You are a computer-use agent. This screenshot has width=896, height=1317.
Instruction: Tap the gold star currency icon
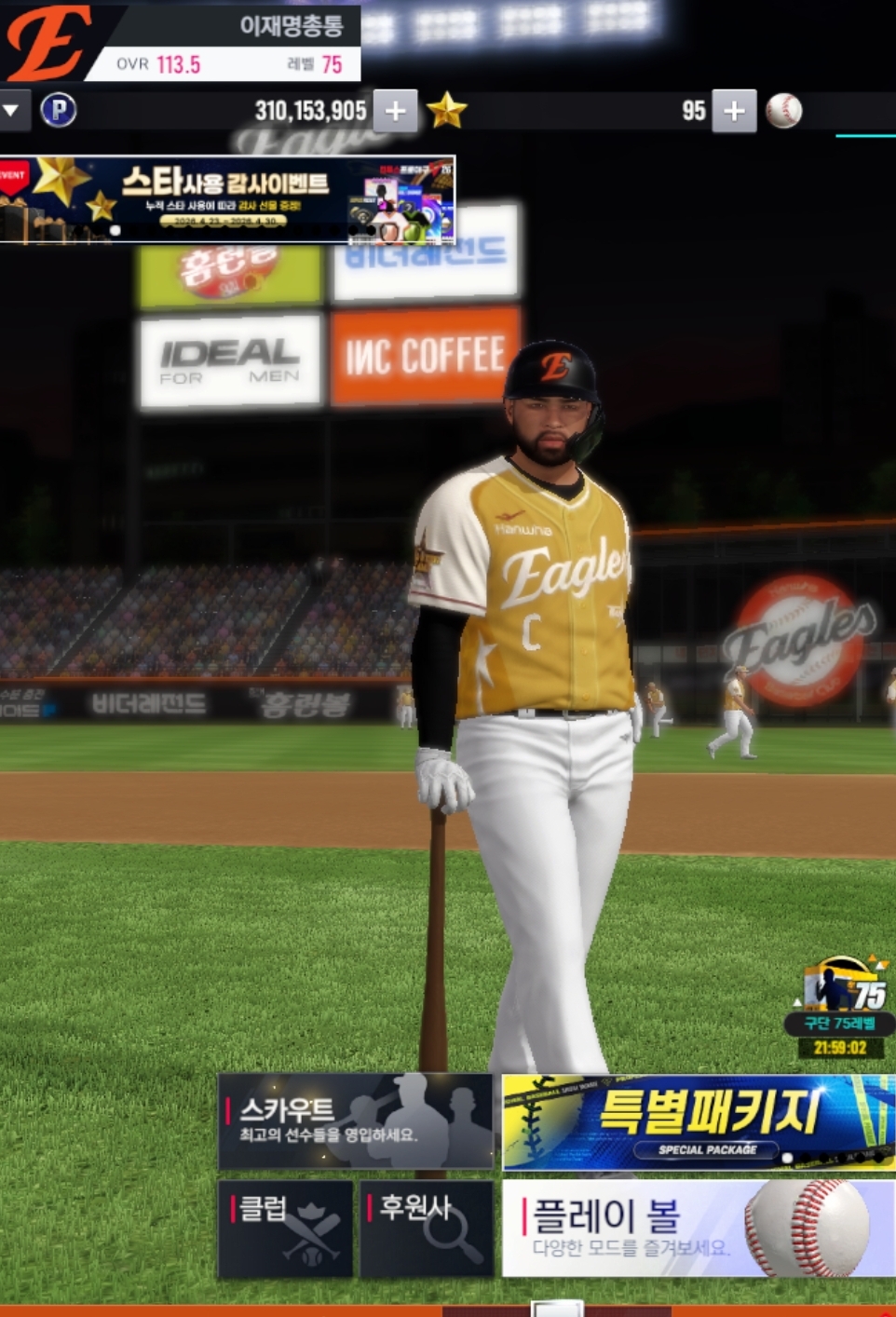coord(446,112)
